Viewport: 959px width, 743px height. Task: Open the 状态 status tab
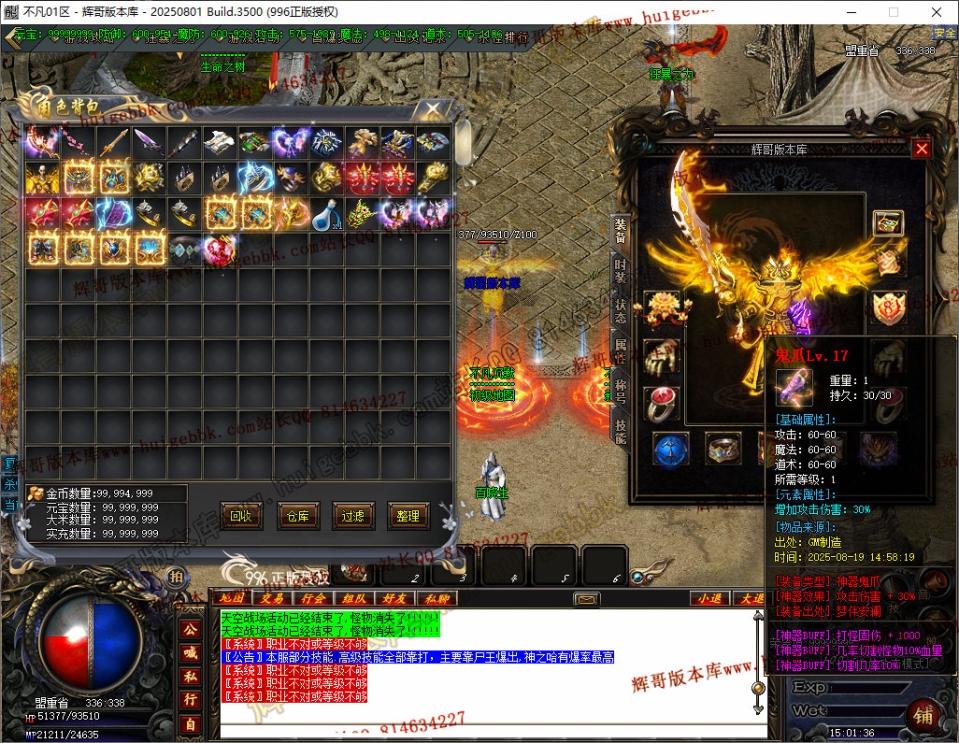pyautogui.click(x=620, y=310)
